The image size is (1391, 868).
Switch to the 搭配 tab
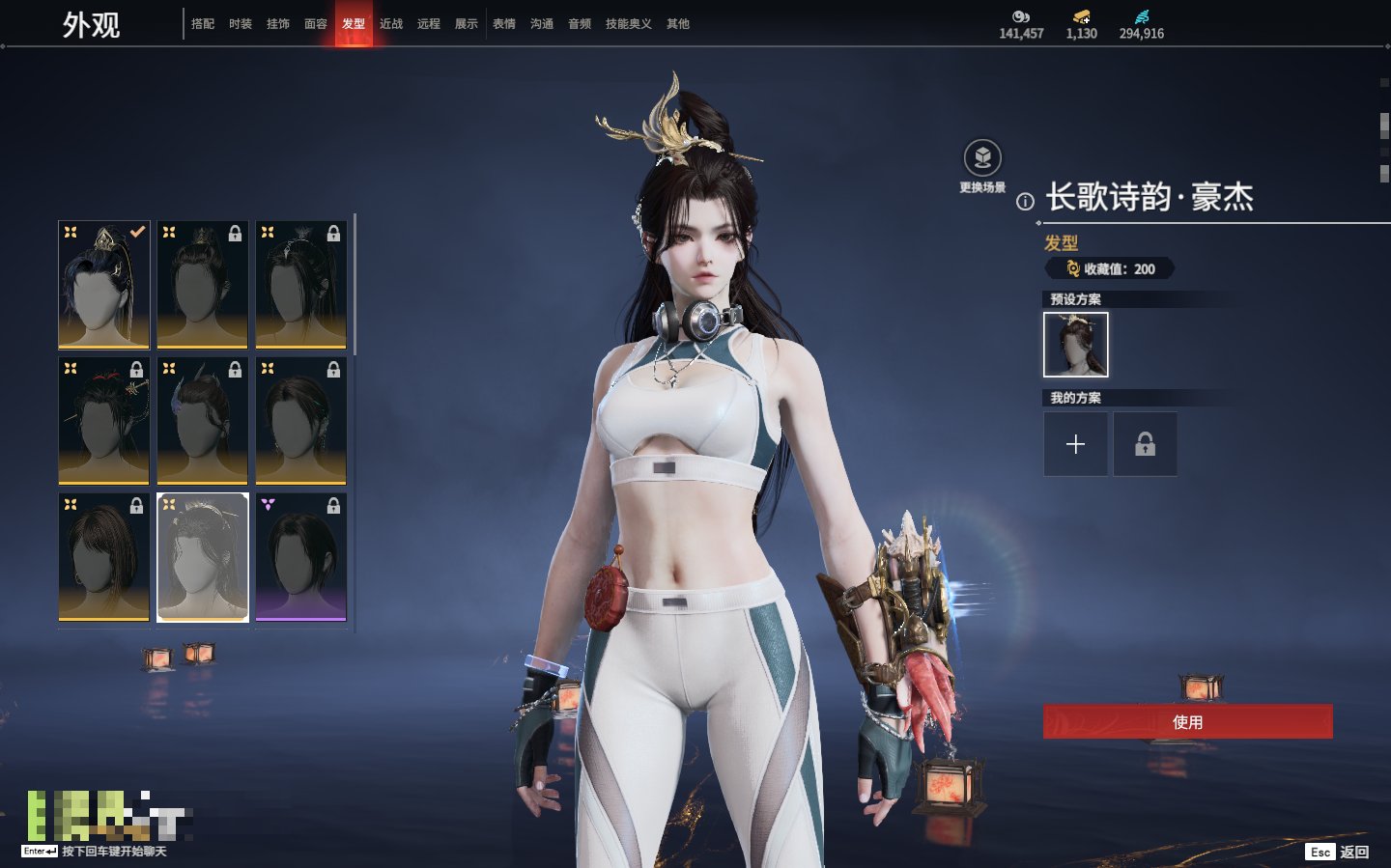[x=203, y=24]
